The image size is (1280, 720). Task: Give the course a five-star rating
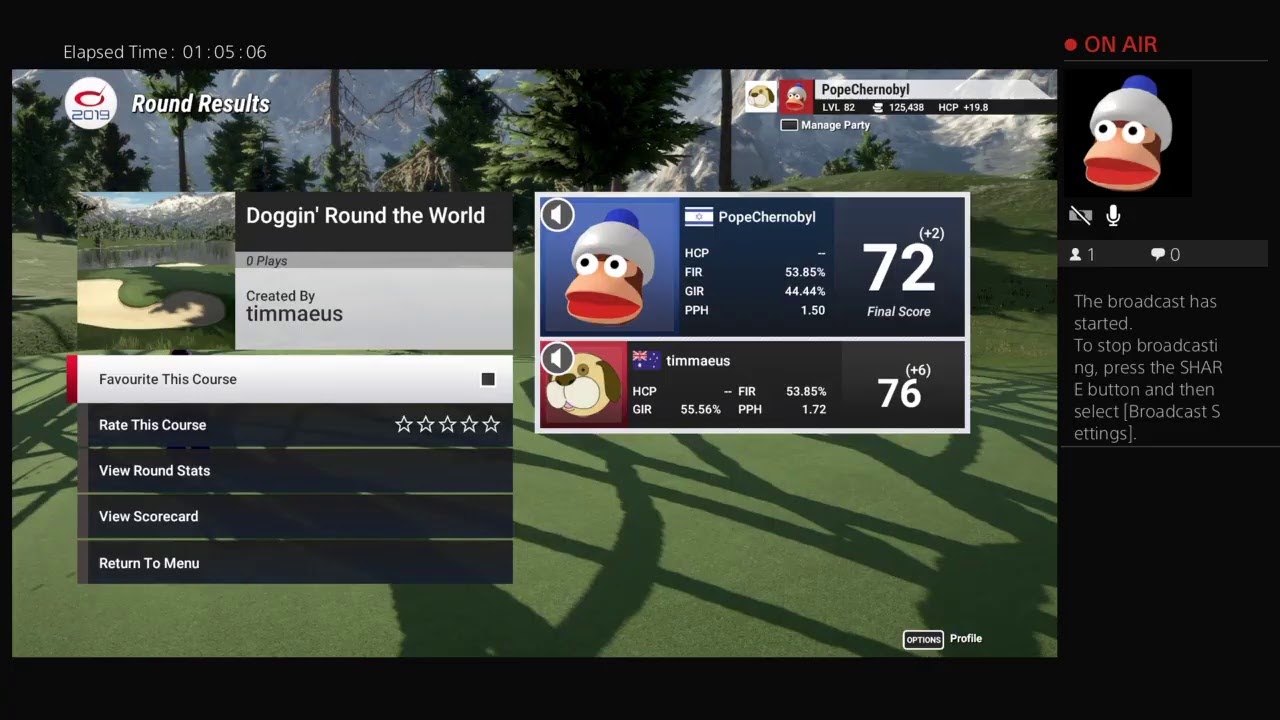491,425
